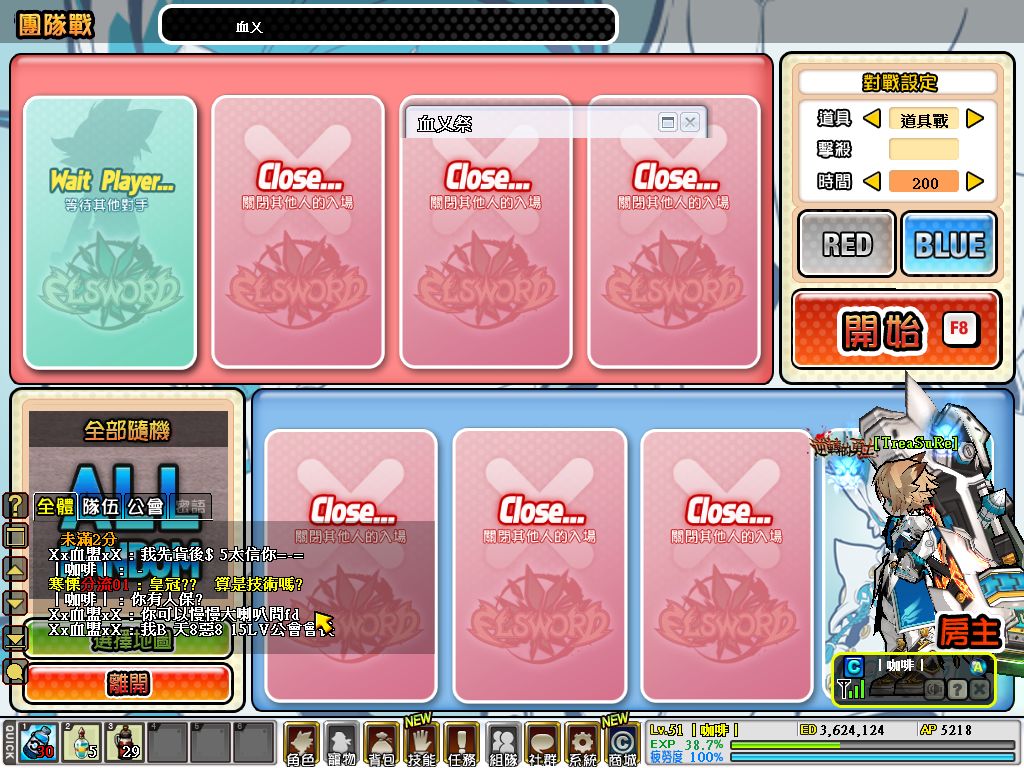Click the Wait Player slot on red team
1024x768 pixels.
click(x=111, y=232)
